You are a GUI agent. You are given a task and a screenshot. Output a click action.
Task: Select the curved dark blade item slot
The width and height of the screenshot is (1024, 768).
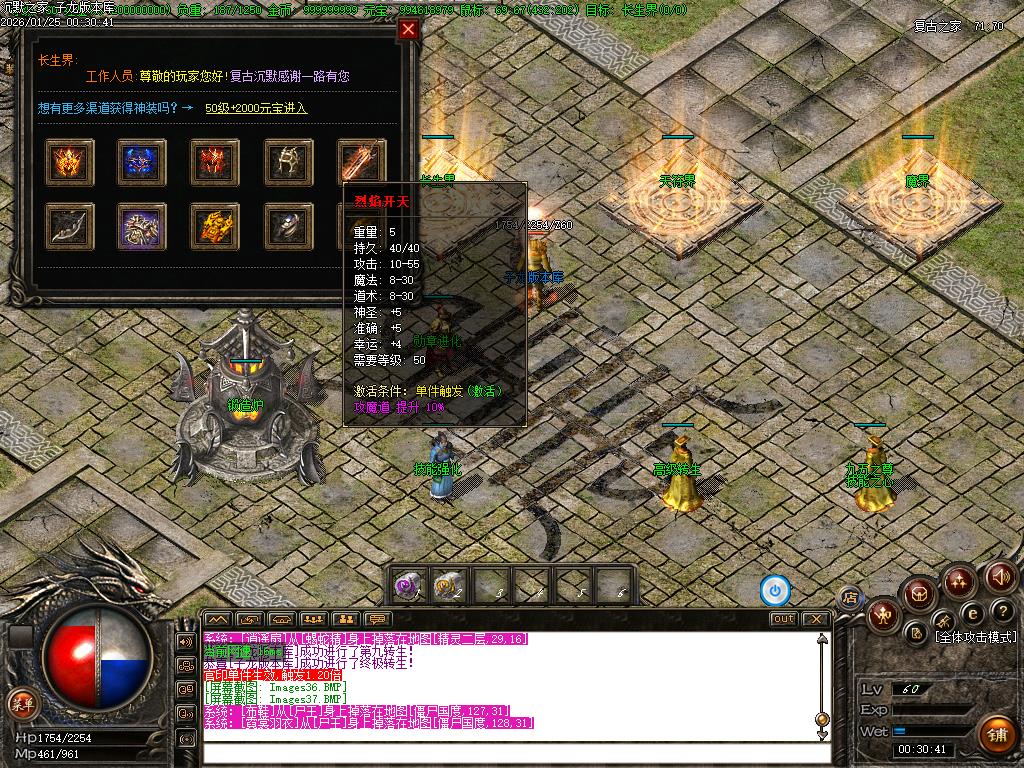[70, 227]
